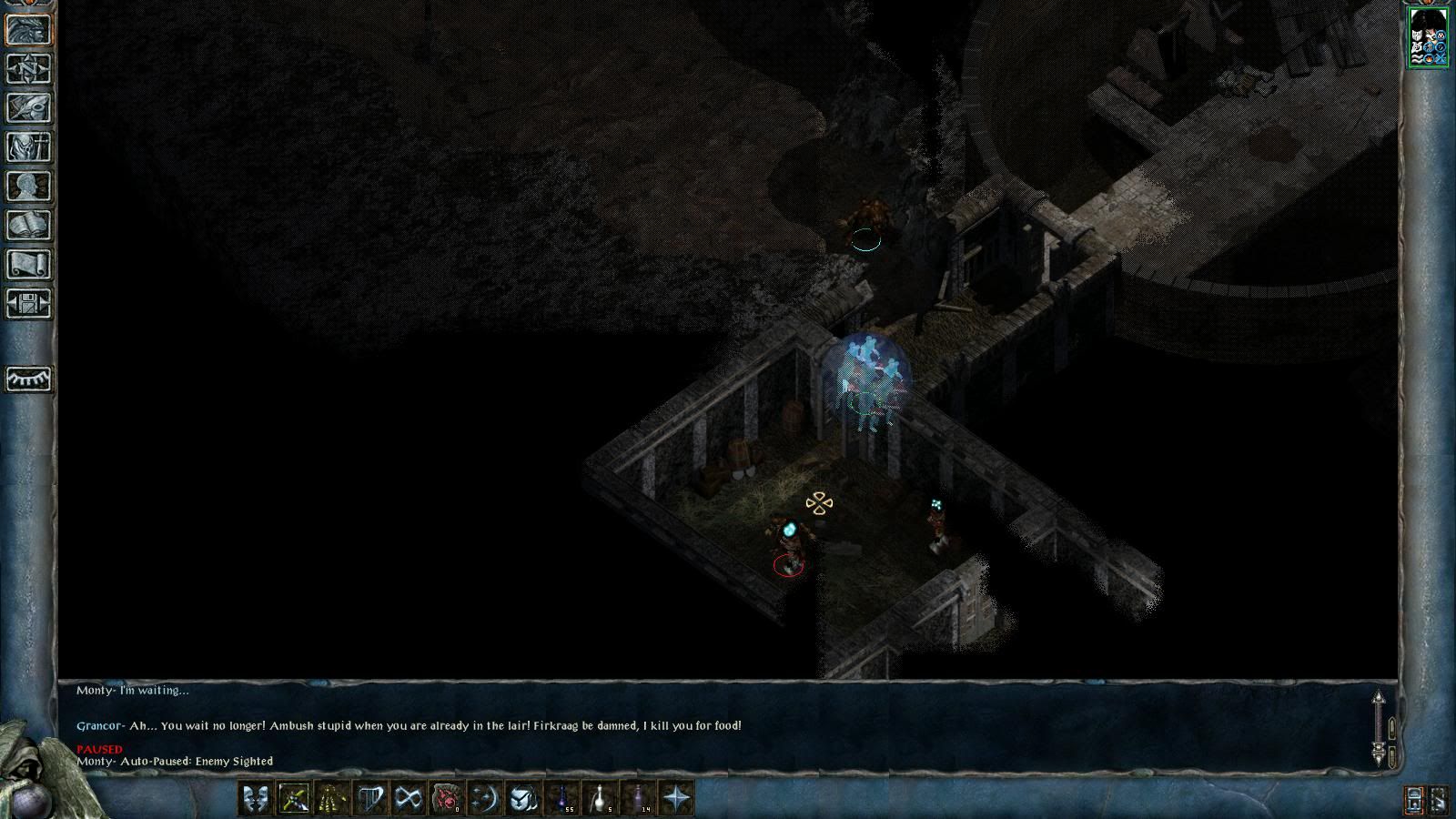
Task: Activate the Thieving owl mask icon
Action: pos(523,798)
